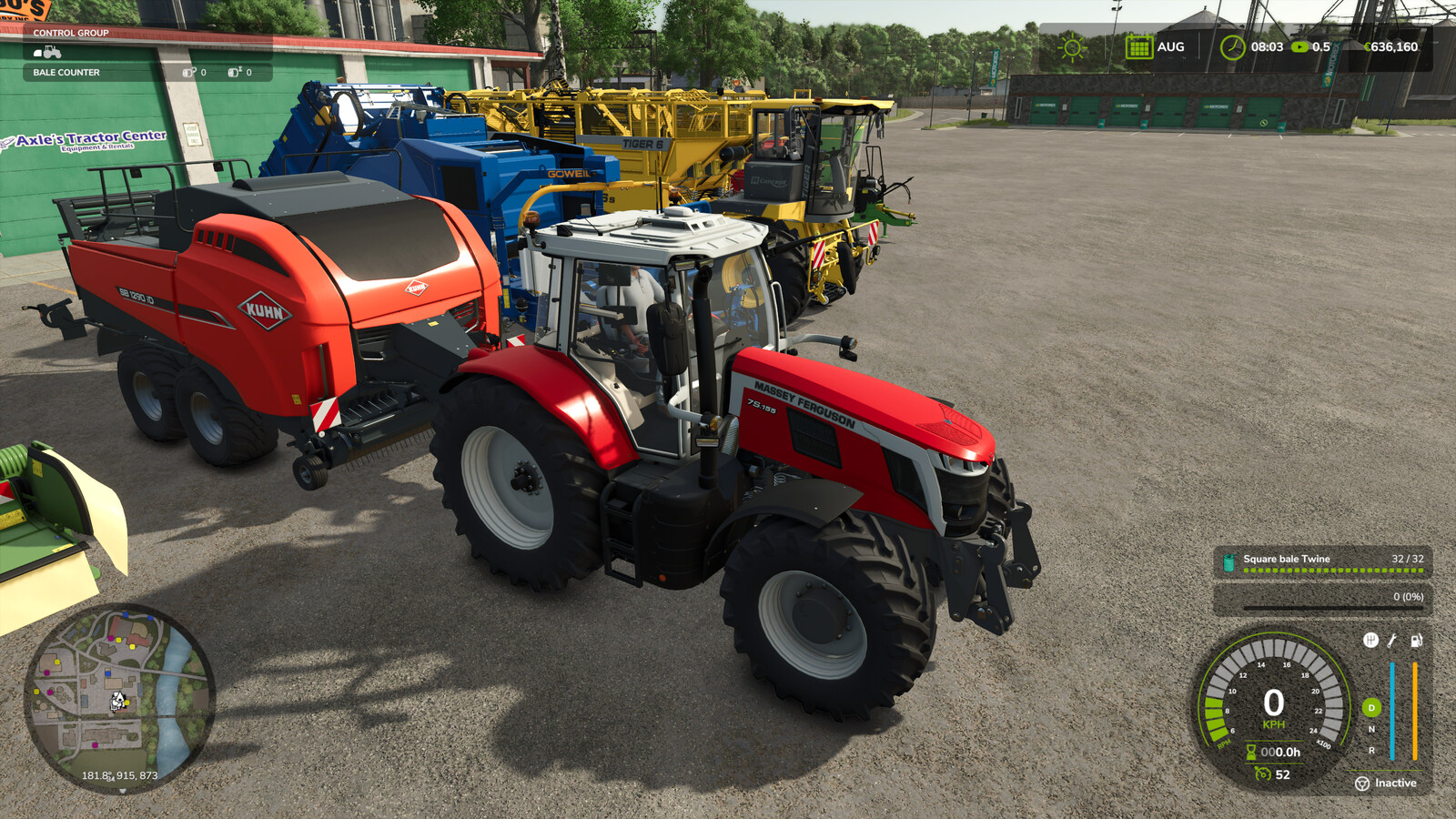1456x819 pixels.
Task: Click the time scale fast-forward icon
Action: [1300, 47]
